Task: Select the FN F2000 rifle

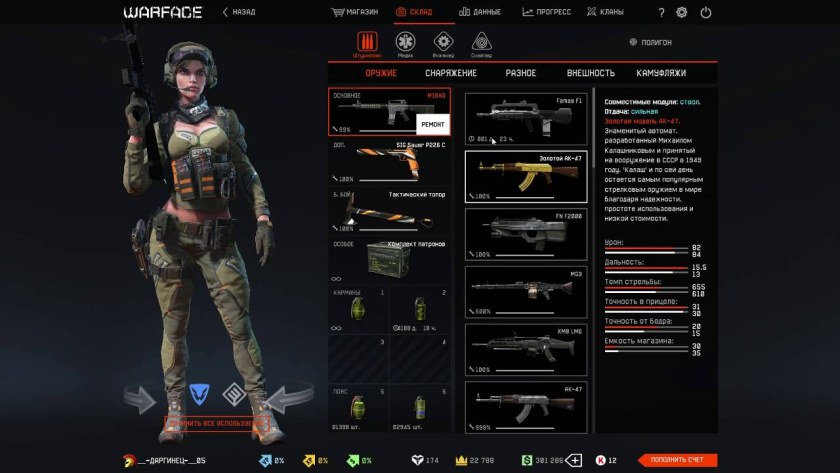Action: point(526,235)
